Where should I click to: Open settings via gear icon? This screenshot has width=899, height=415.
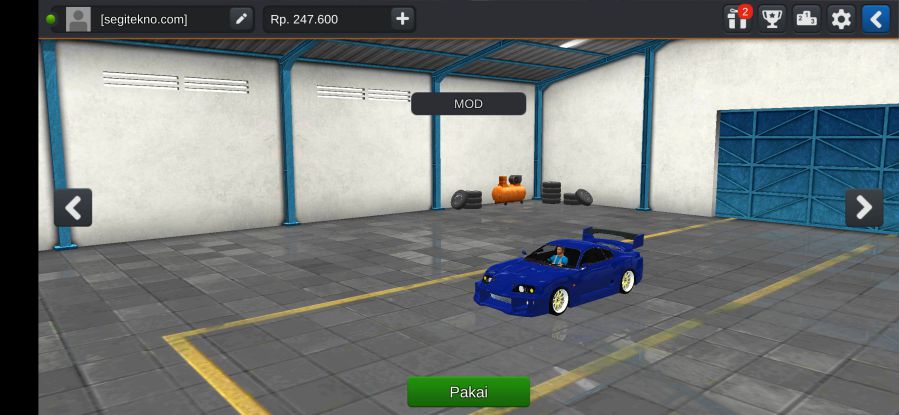pos(841,19)
